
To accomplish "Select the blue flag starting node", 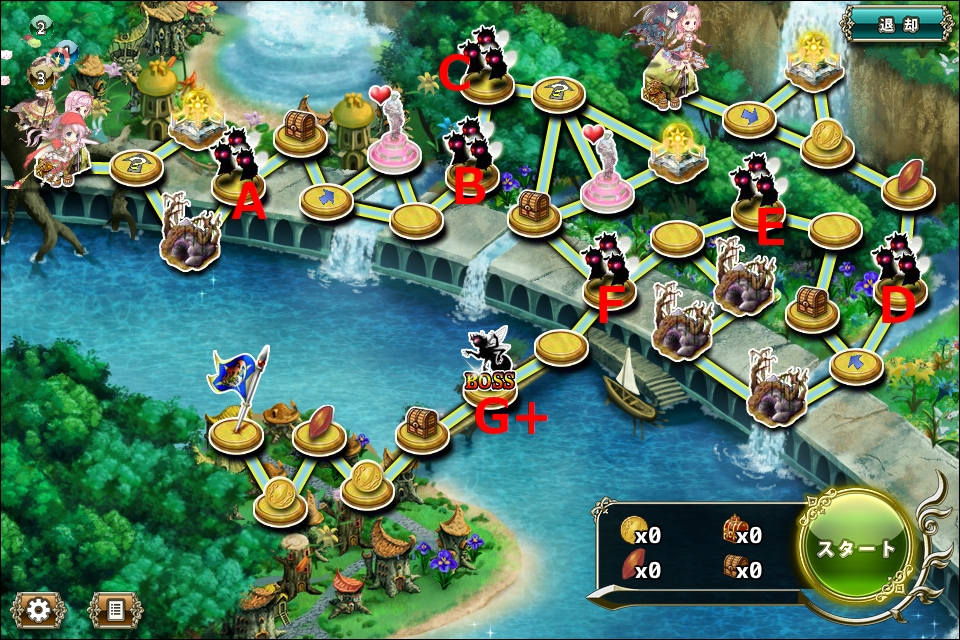I will 236,415.
